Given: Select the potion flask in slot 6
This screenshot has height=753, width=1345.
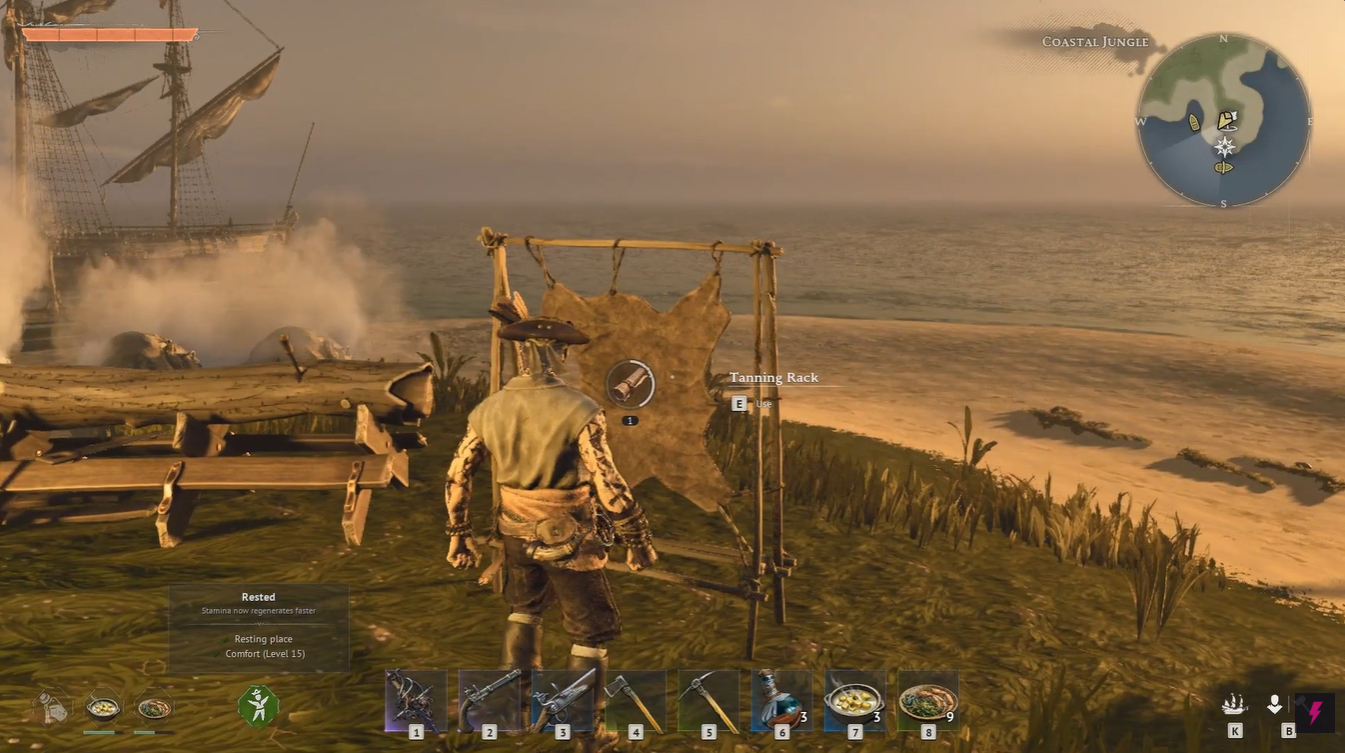Looking at the screenshot, I should point(780,700).
